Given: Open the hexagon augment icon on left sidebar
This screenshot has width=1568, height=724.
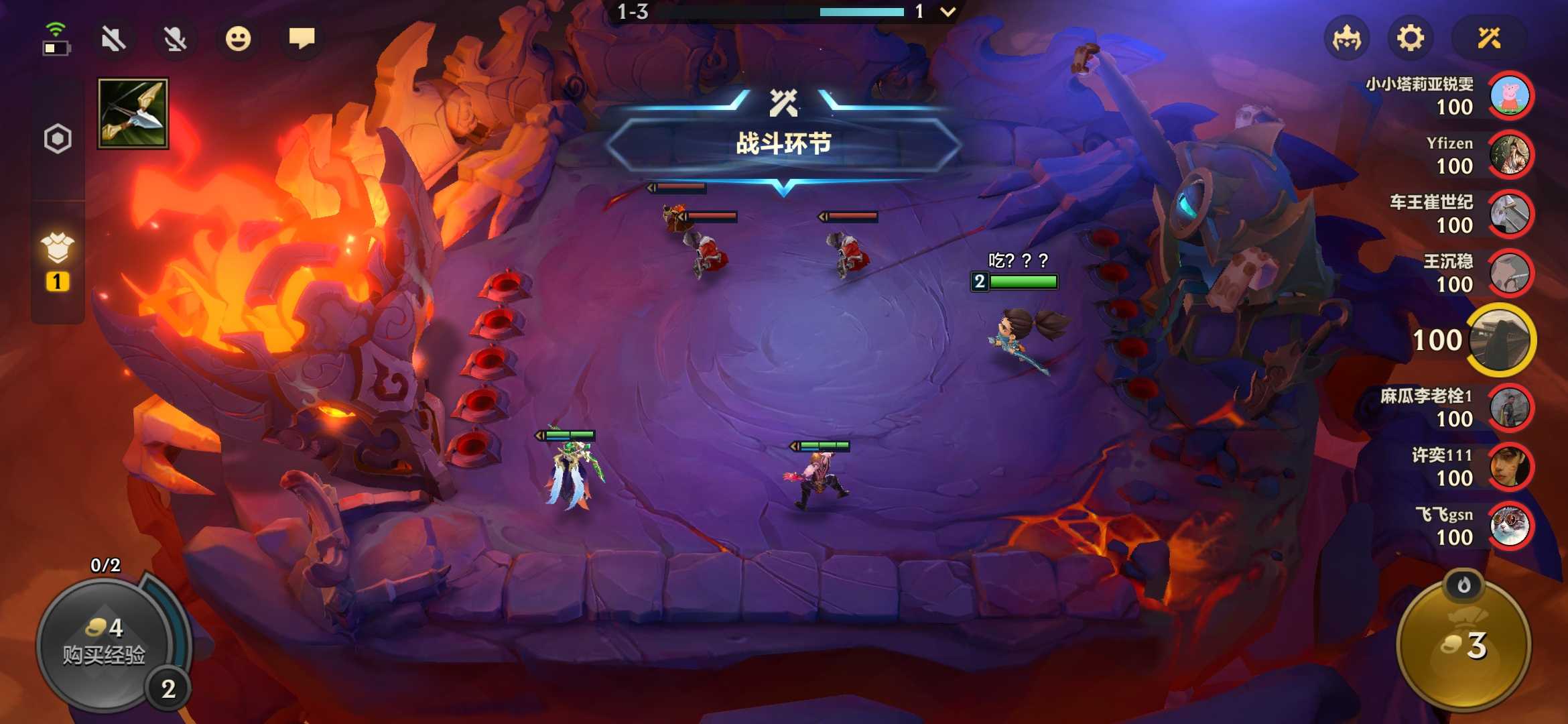Looking at the screenshot, I should pos(58,139).
